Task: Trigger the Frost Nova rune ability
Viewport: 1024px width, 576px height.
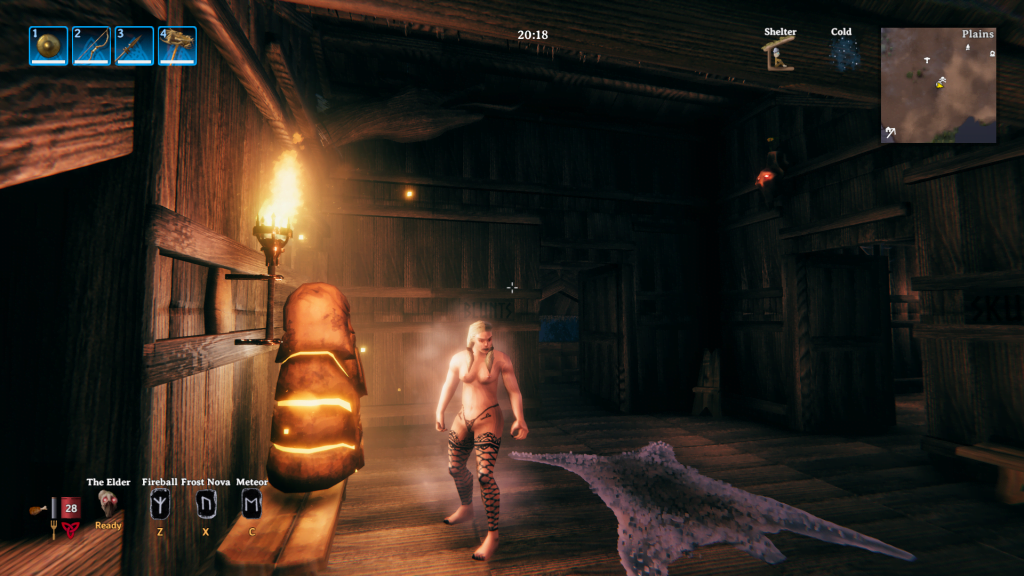Action: [206, 504]
